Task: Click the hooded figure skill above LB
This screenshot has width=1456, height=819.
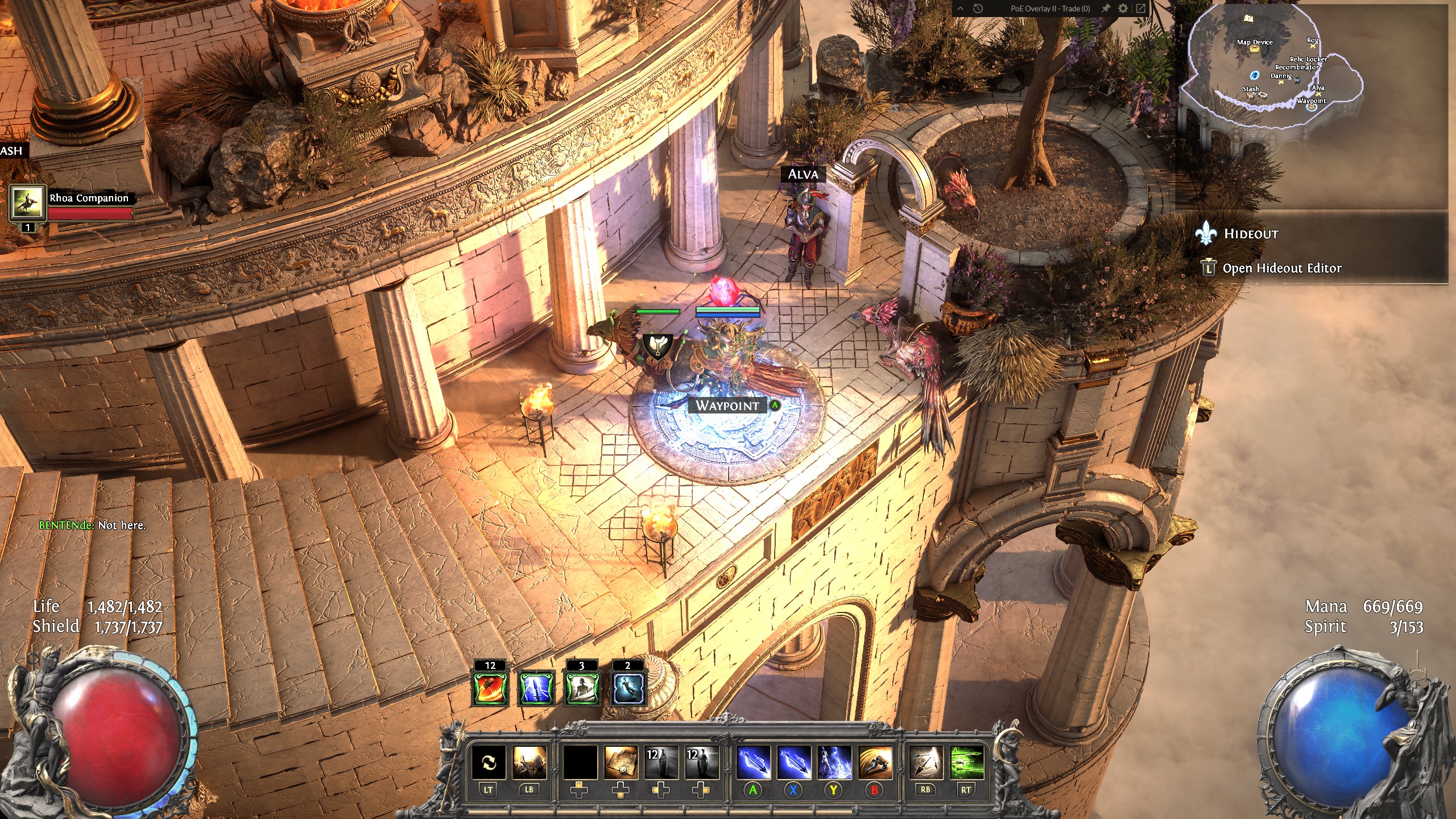Action: point(529,762)
